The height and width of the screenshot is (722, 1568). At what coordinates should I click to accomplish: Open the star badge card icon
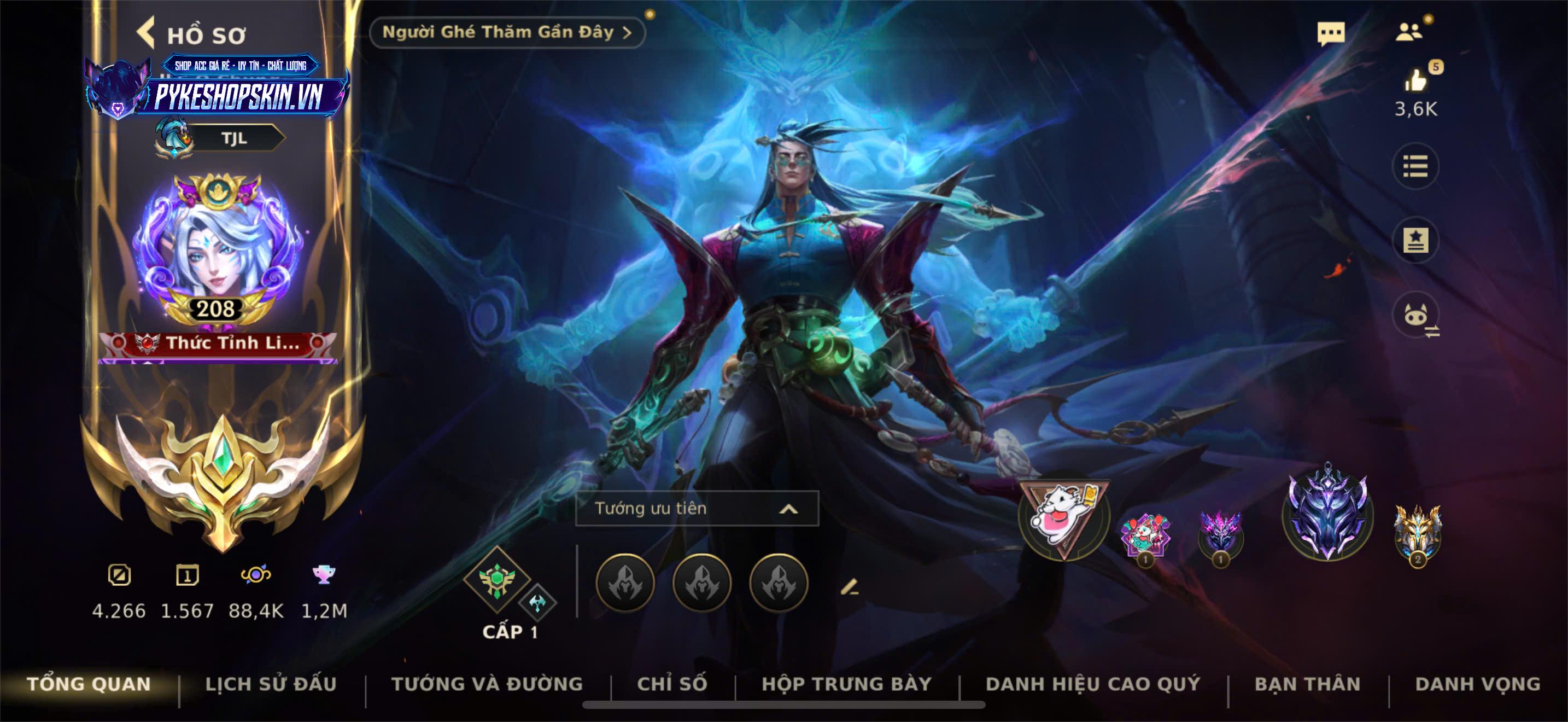coord(1415,240)
